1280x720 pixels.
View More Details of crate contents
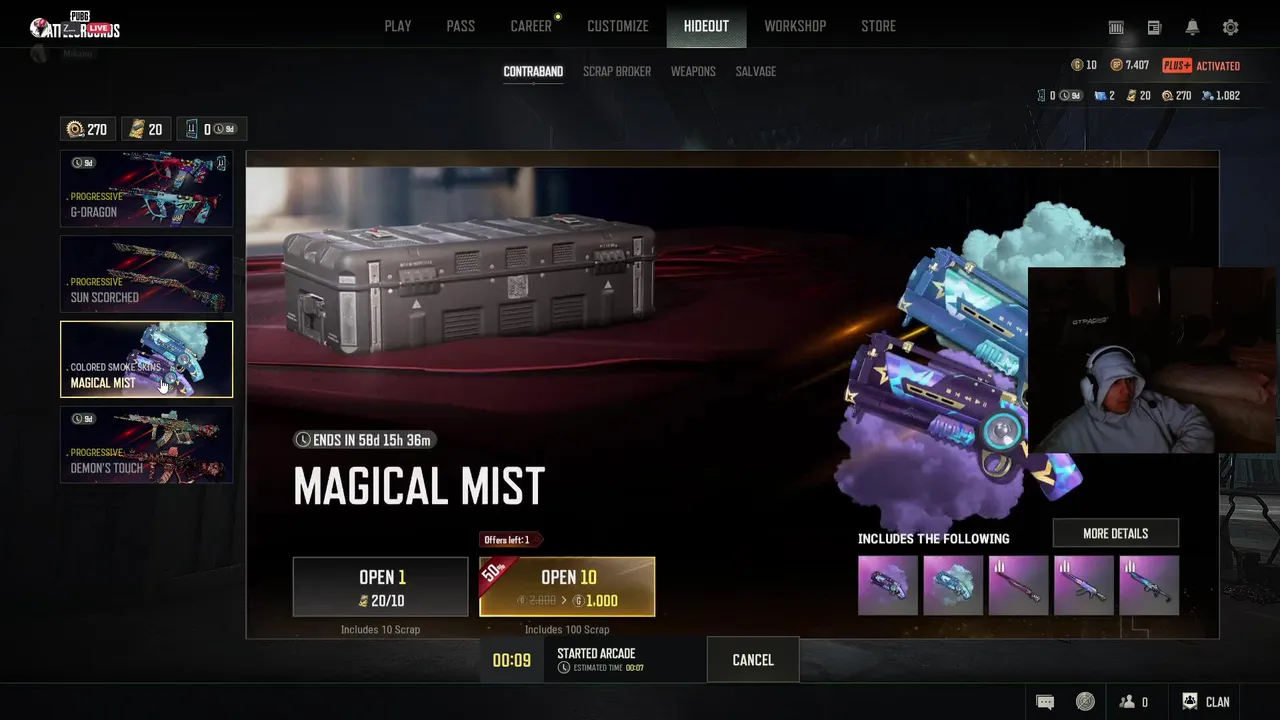pos(1115,533)
